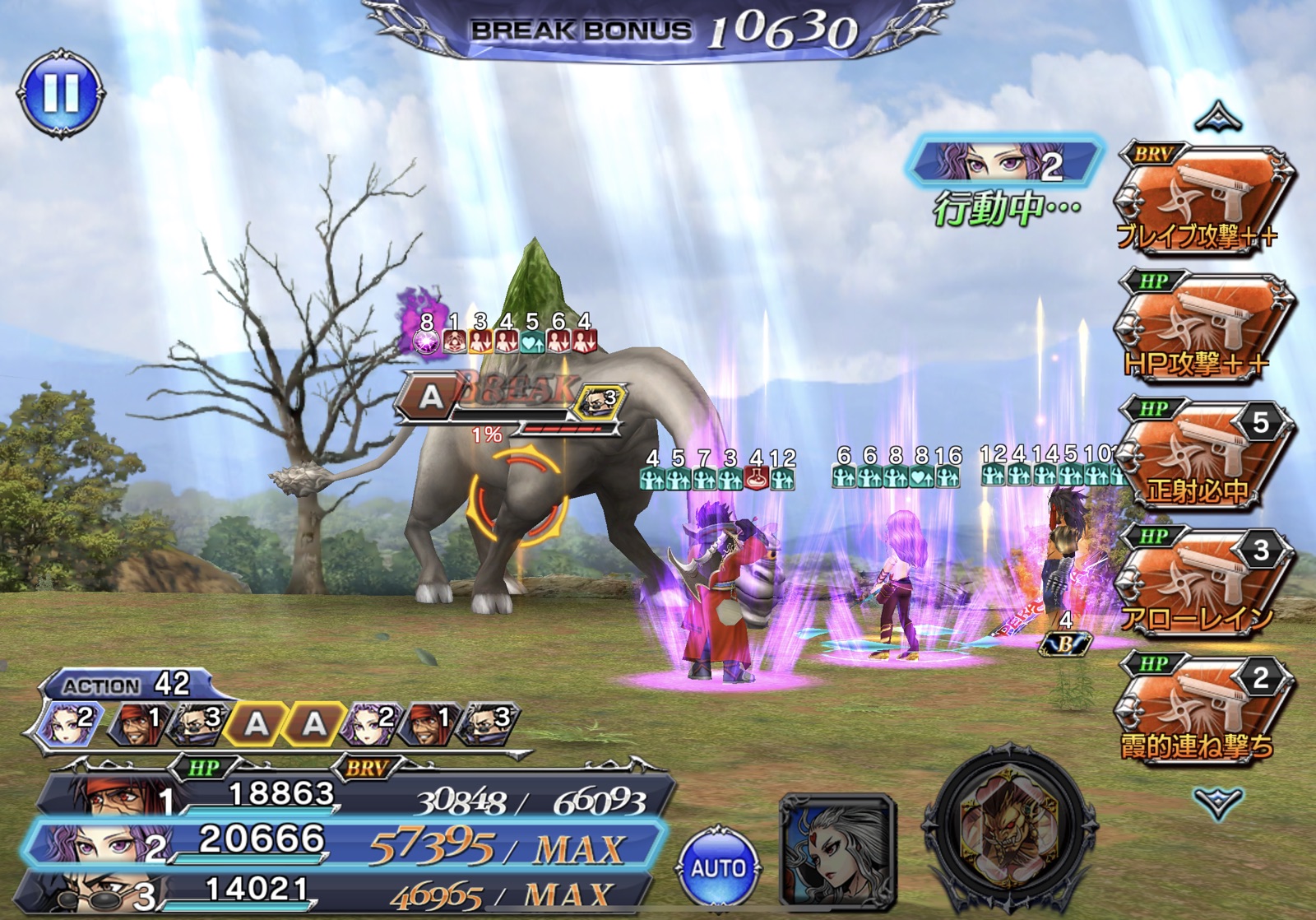
Task: Toggle the AUTO battle button
Action: pyautogui.click(x=718, y=867)
